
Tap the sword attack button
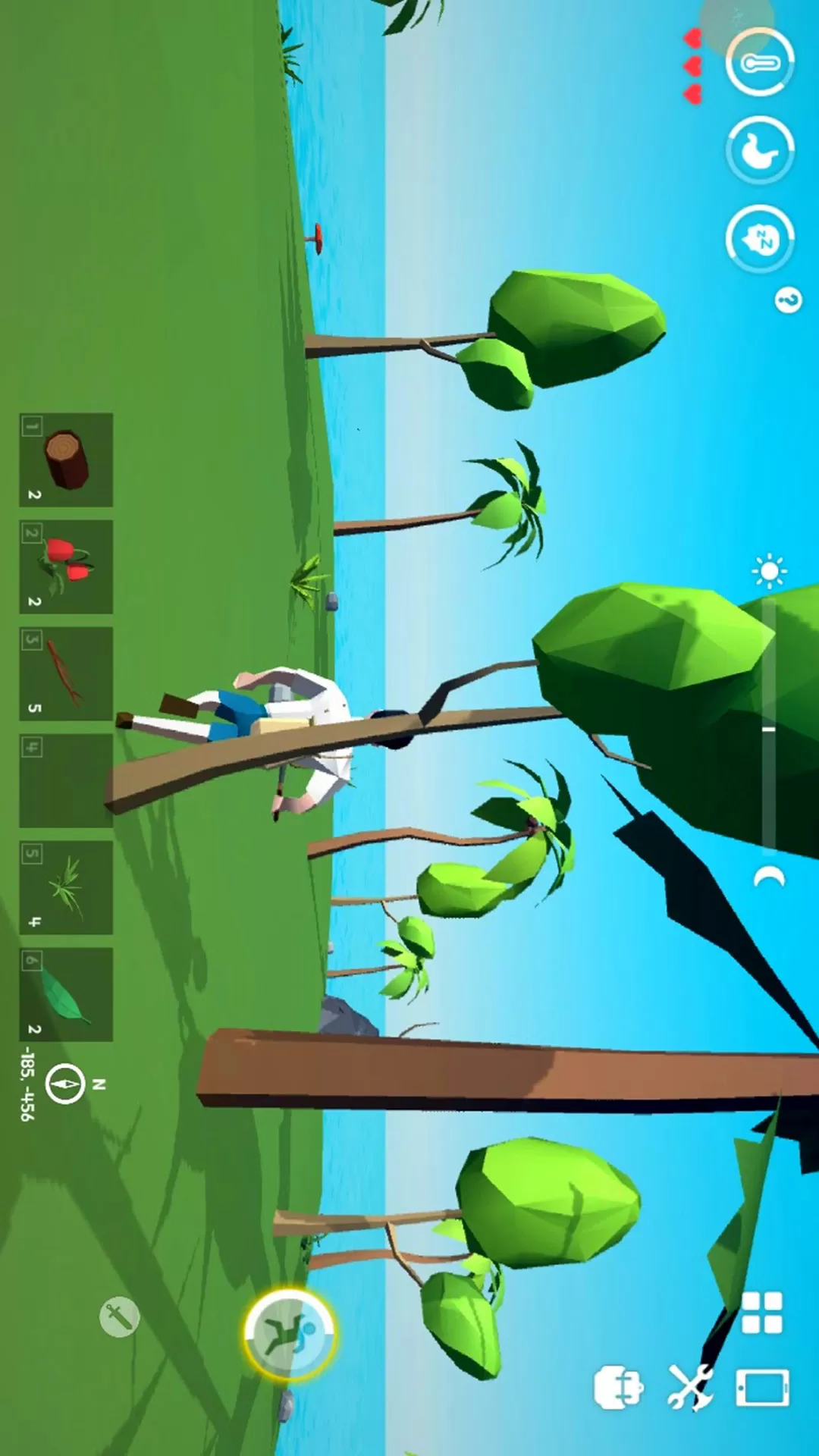tap(120, 1317)
